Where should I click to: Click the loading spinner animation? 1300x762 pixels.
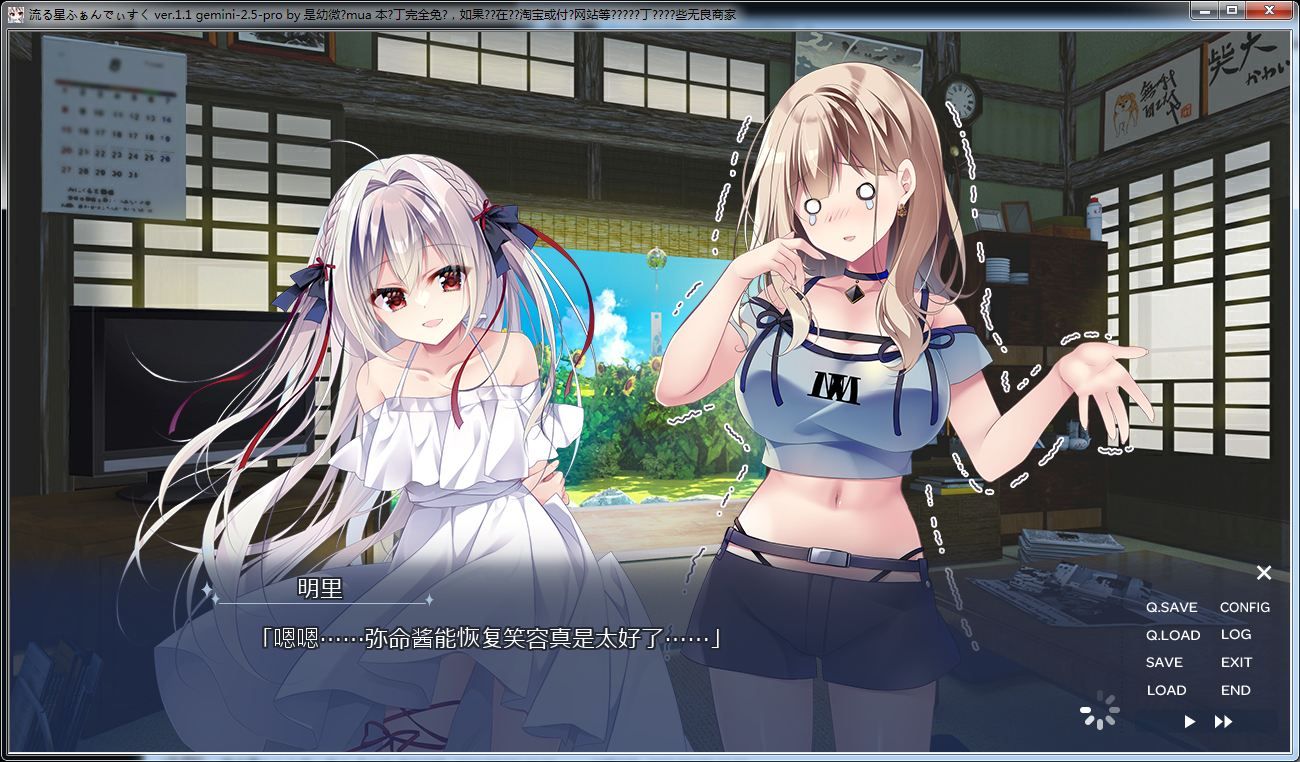tap(1100, 710)
